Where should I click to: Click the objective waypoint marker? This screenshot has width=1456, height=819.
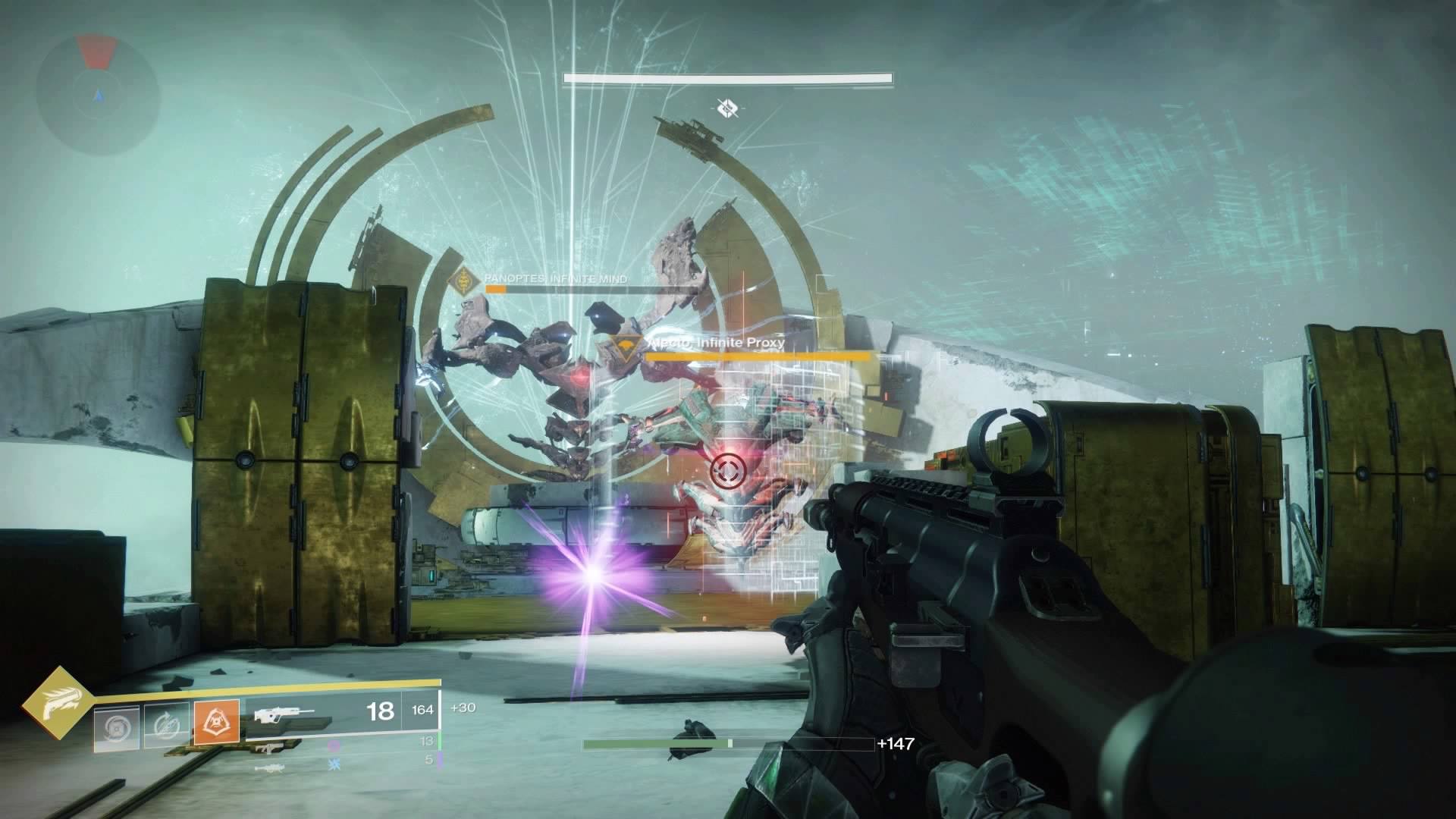727,108
